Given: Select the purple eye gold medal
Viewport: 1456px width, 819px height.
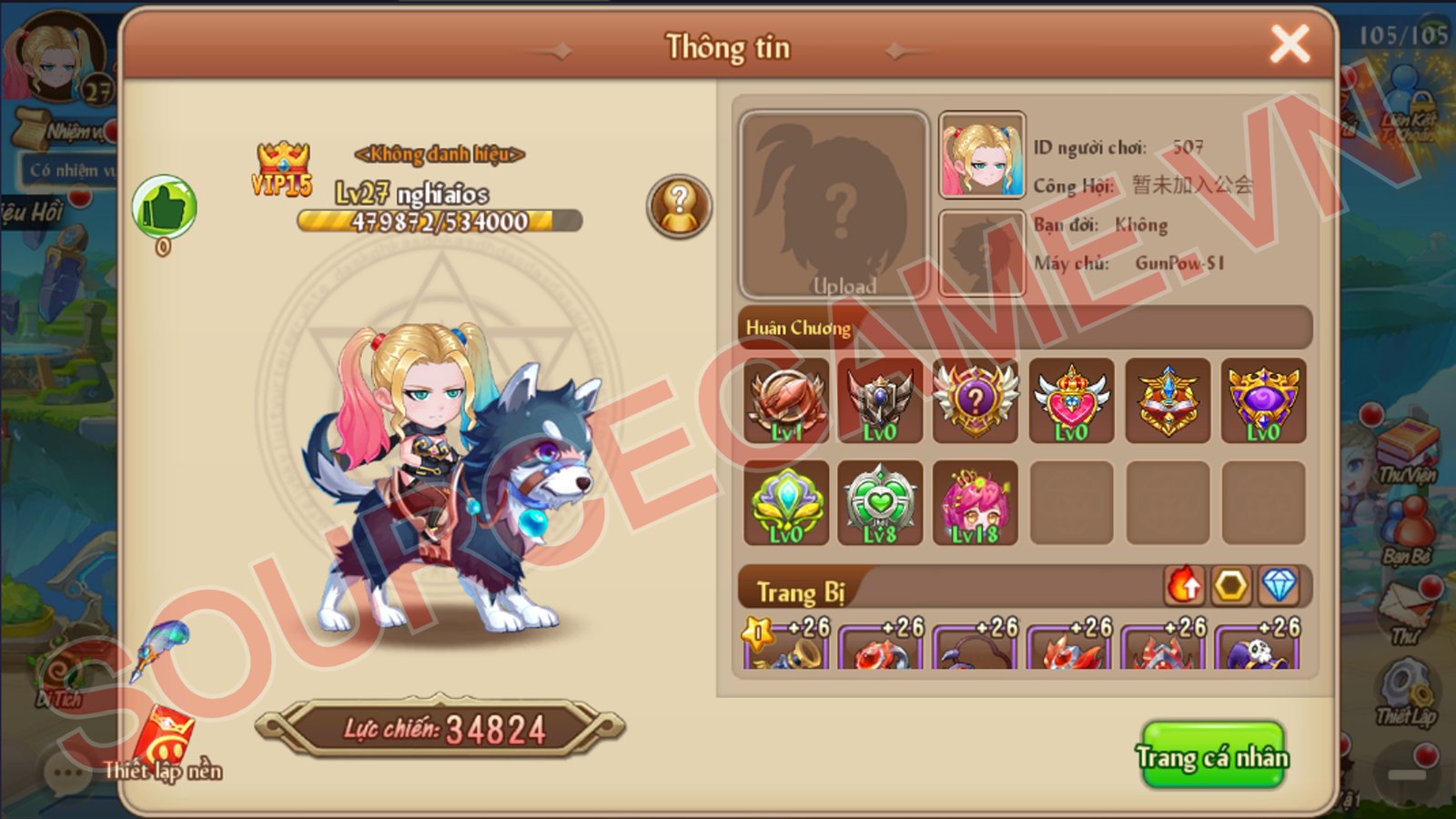Looking at the screenshot, I should tap(1263, 401).
